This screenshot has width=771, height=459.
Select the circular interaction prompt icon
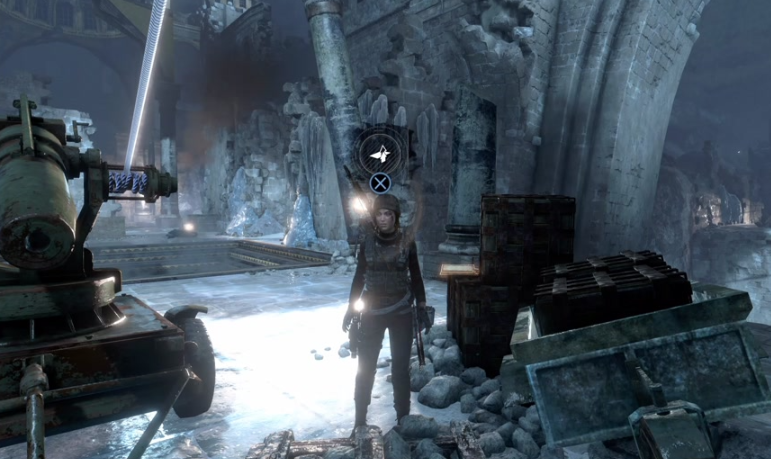pos(379,152)
